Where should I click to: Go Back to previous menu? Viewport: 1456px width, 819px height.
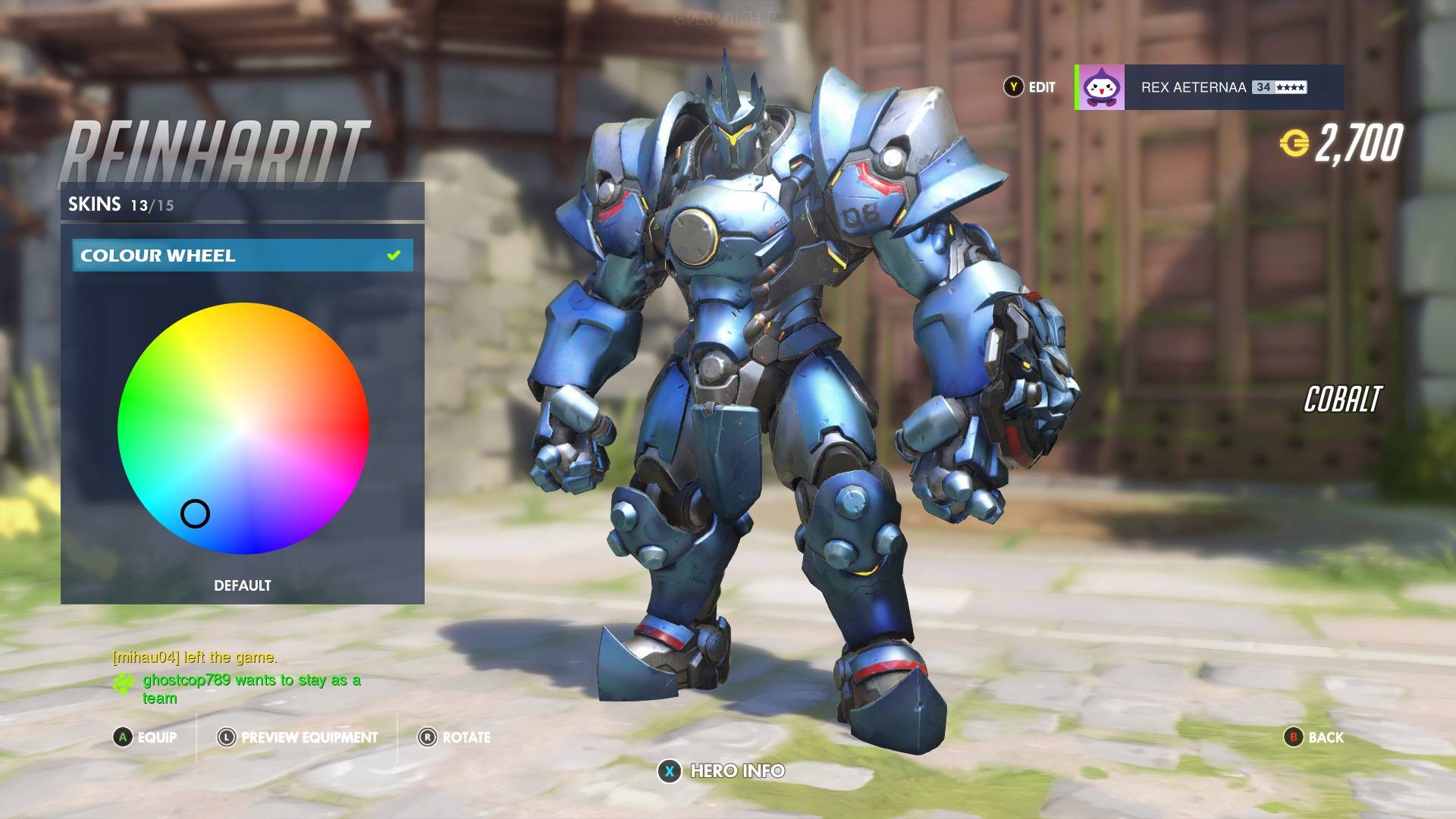tap(1313, 737)
